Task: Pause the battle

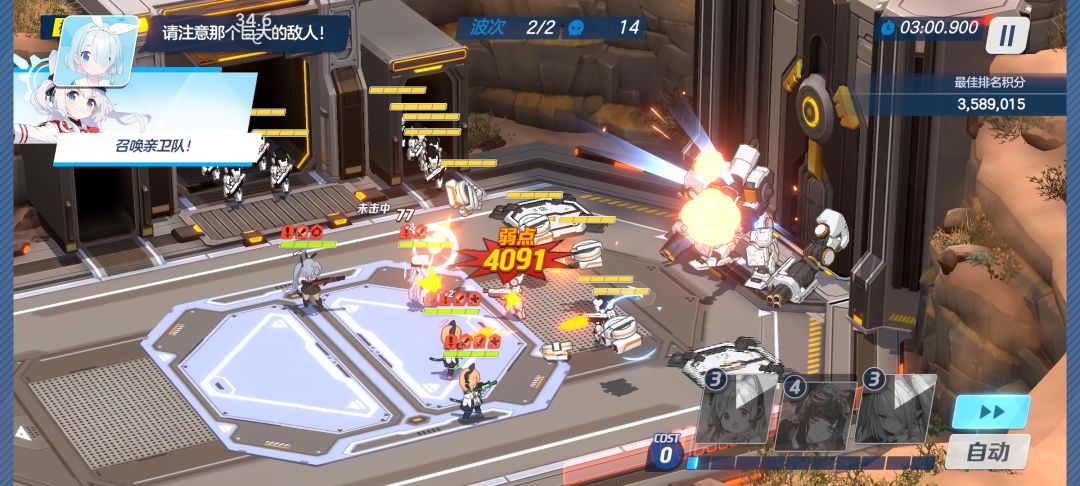Action: pos(1007,34)
